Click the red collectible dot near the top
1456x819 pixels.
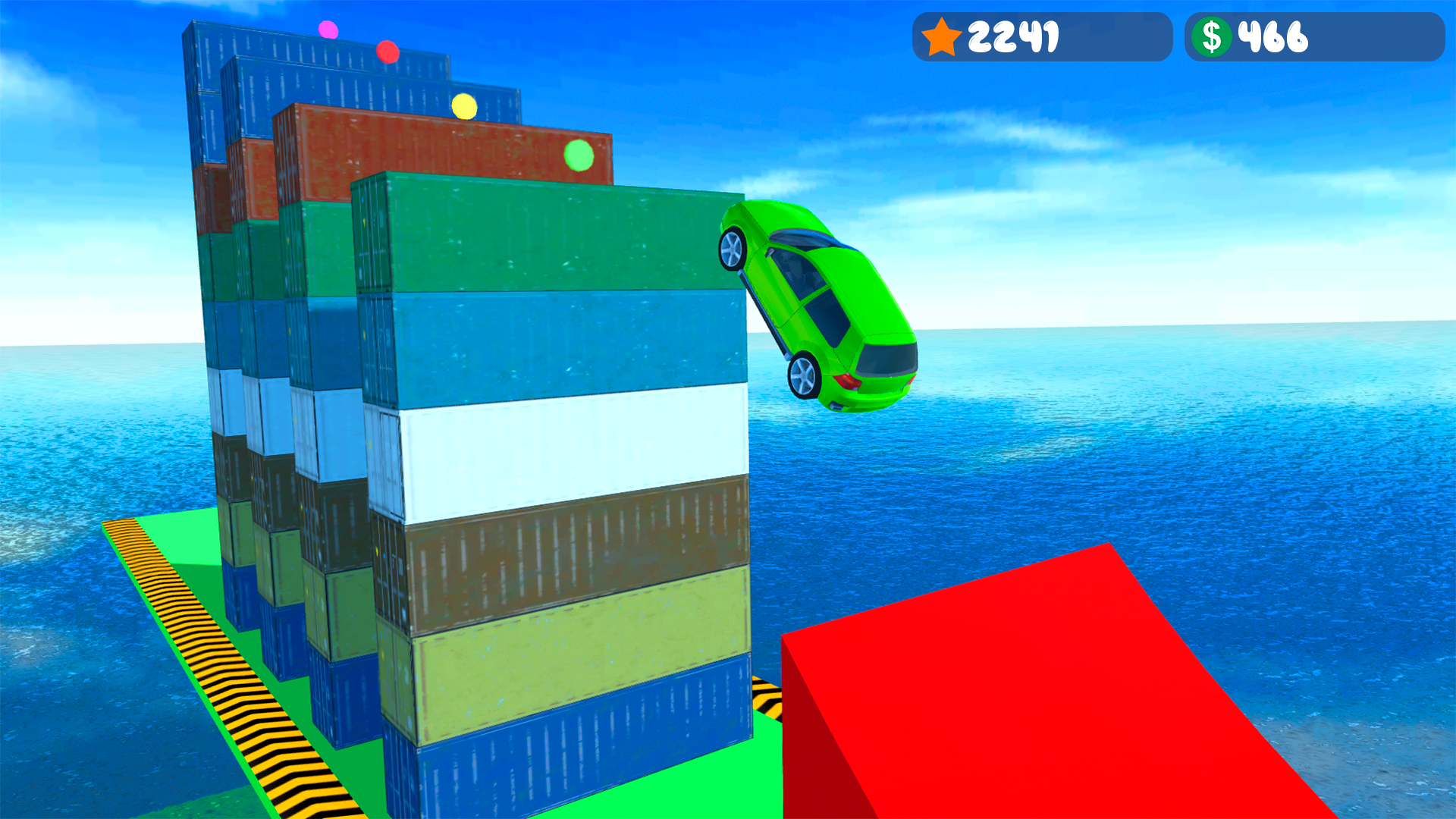tap(388, 52)
